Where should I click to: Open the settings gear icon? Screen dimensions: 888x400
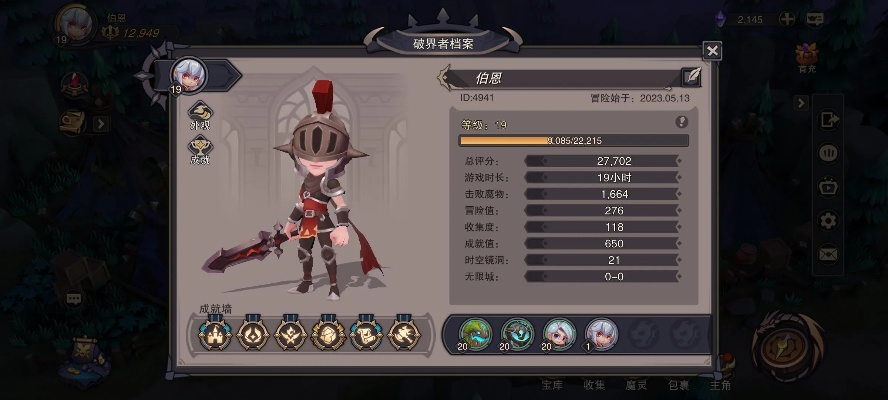pyautogui.click(x=828, y=220)
